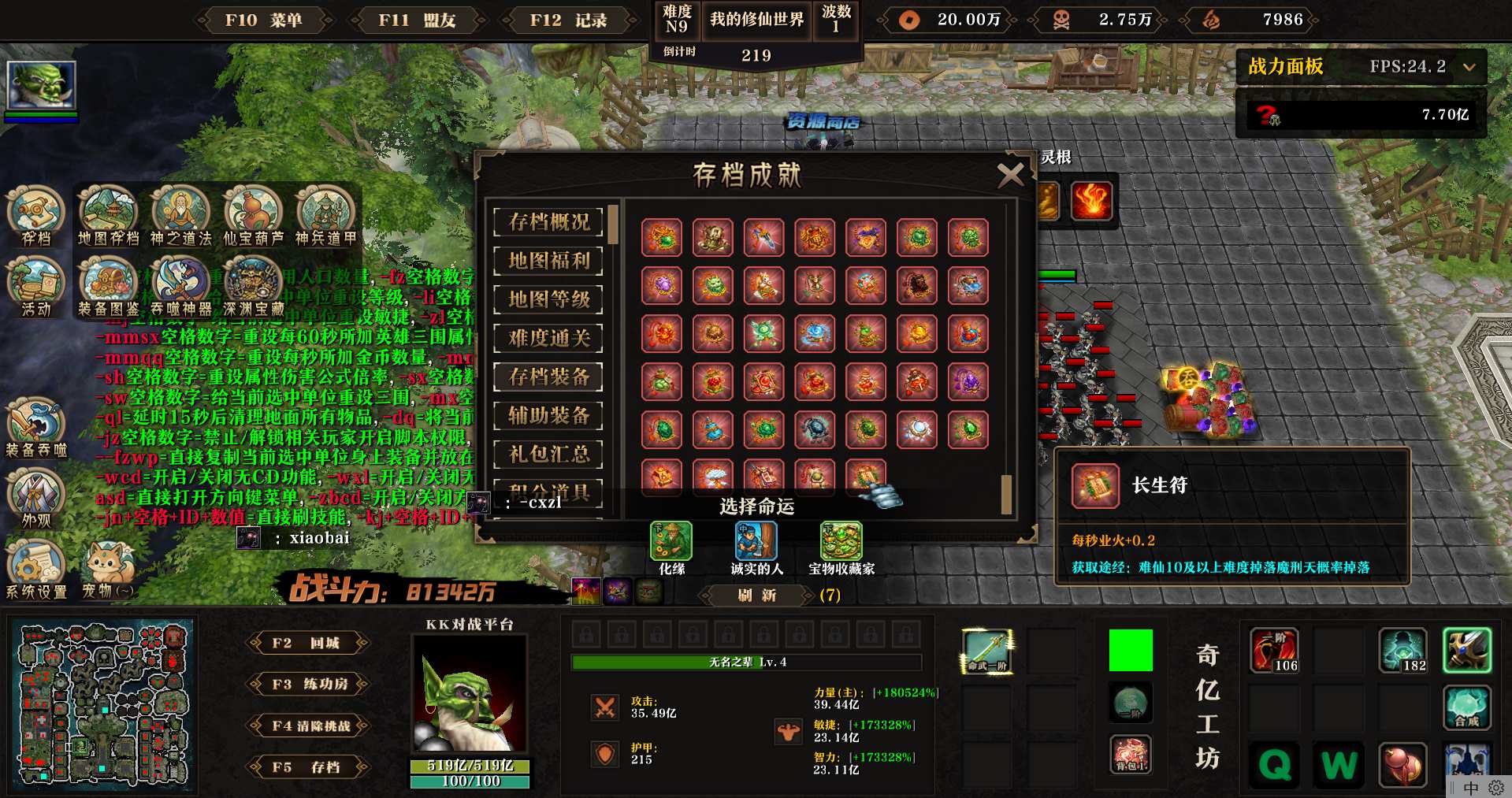Show the 辅助装备 tab
This screenshot has height=798, width=1512.
pyautogui.click(x=548, y=415)
